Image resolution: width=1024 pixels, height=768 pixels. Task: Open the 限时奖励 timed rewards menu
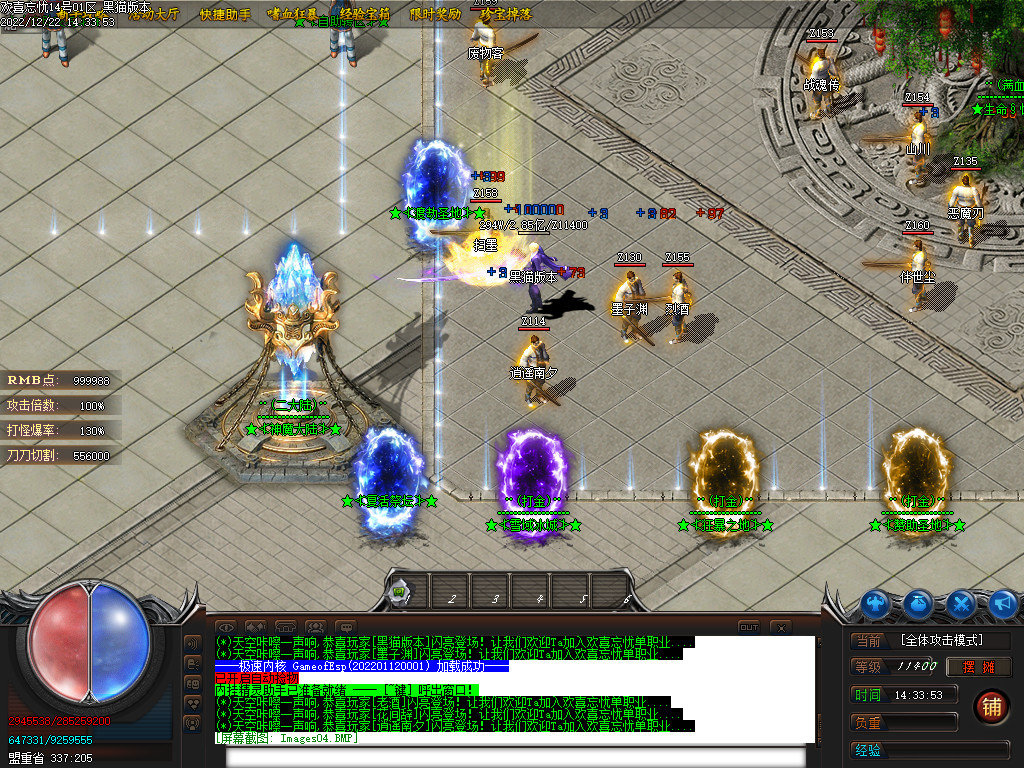(x=436, y=14)
